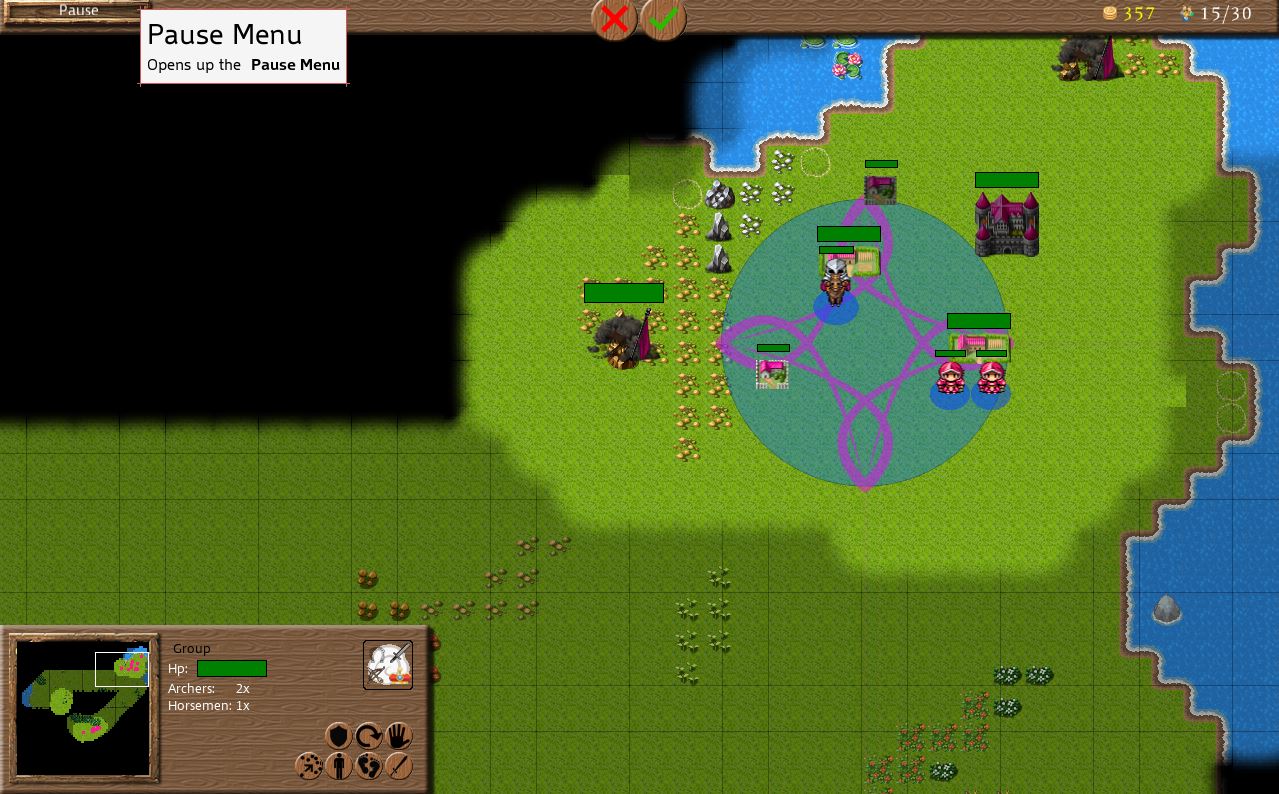Click the standing person command icon

point(339,766)
